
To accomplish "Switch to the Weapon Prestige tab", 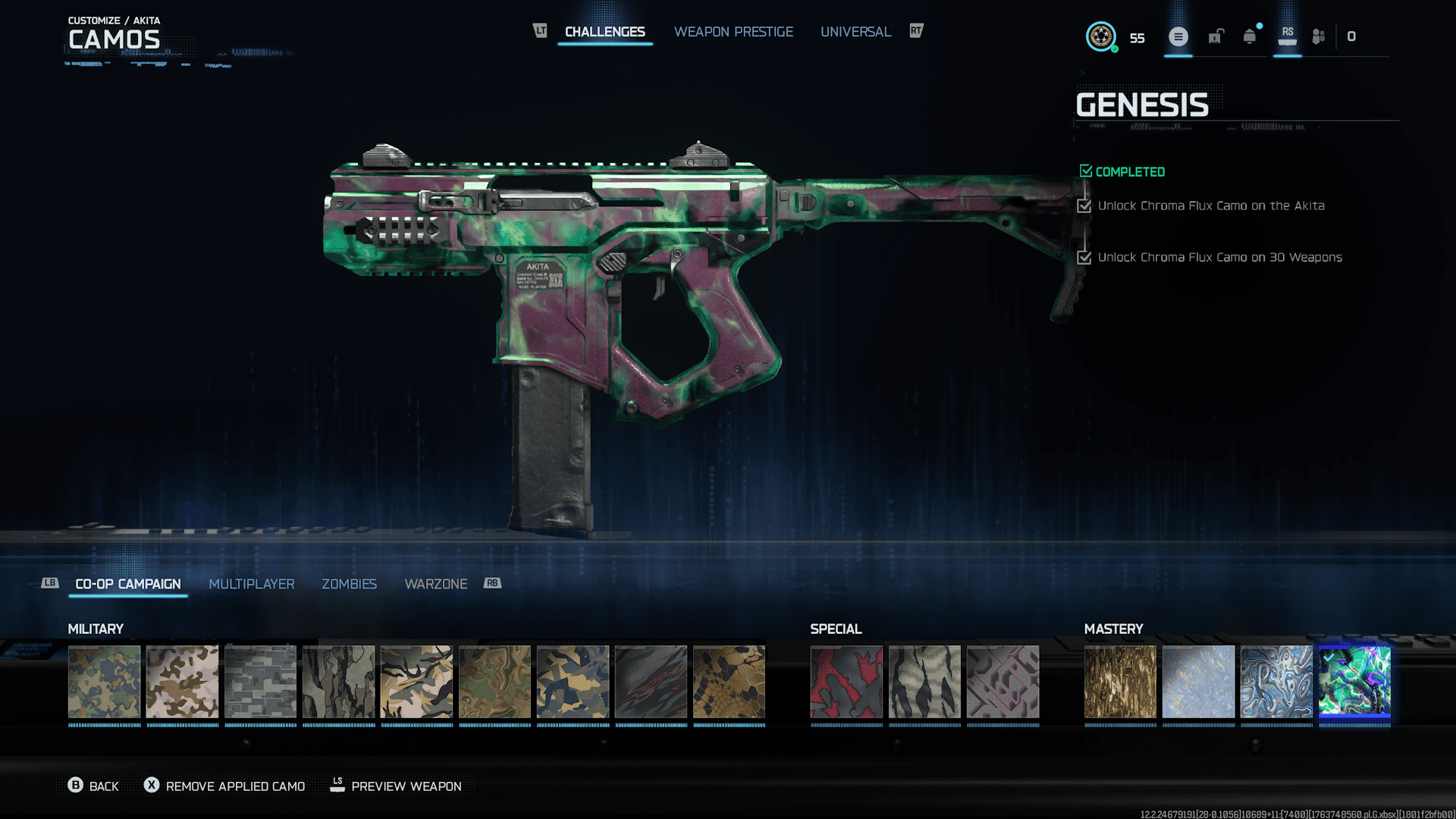I will [733, 32].
